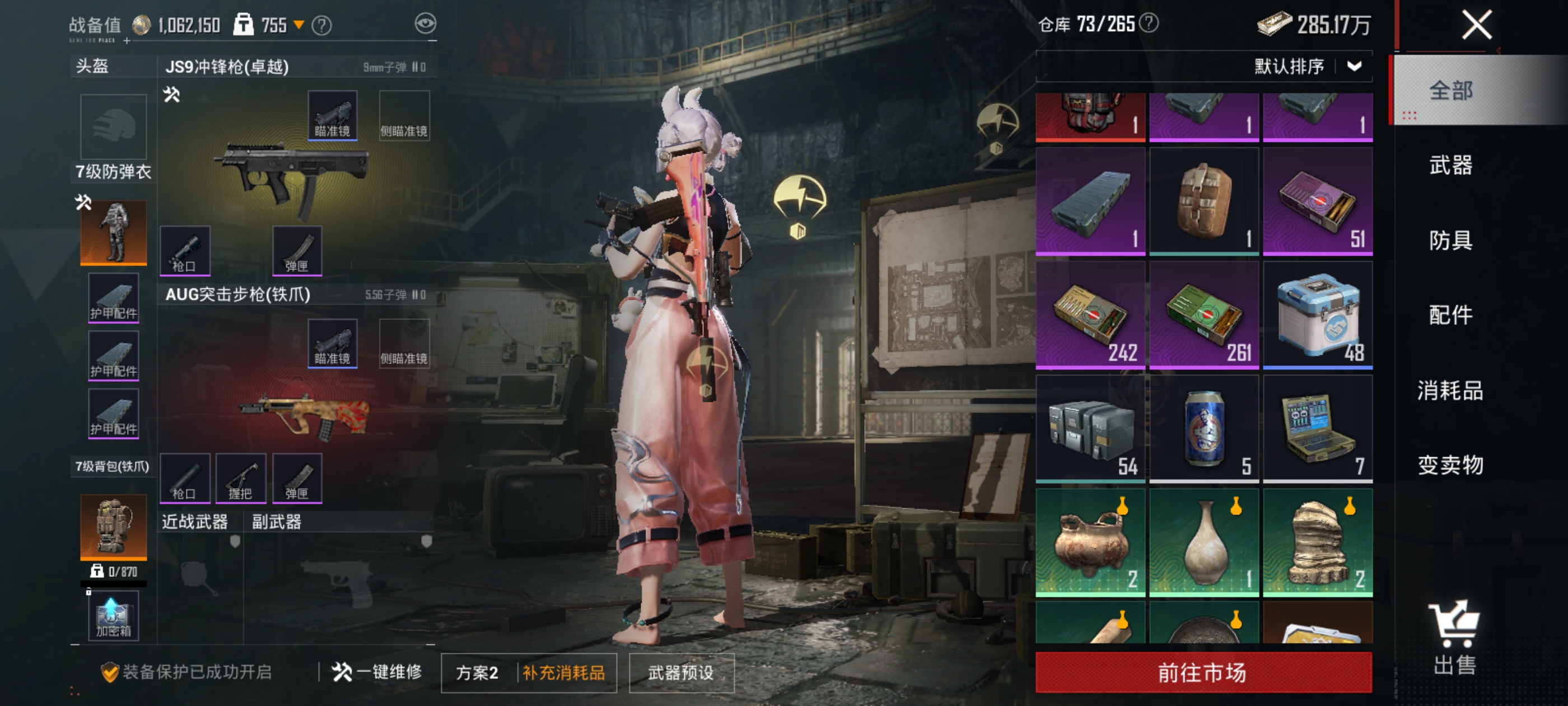Choose 补充消耗品 to restock consumables

[x=564, y=672]
